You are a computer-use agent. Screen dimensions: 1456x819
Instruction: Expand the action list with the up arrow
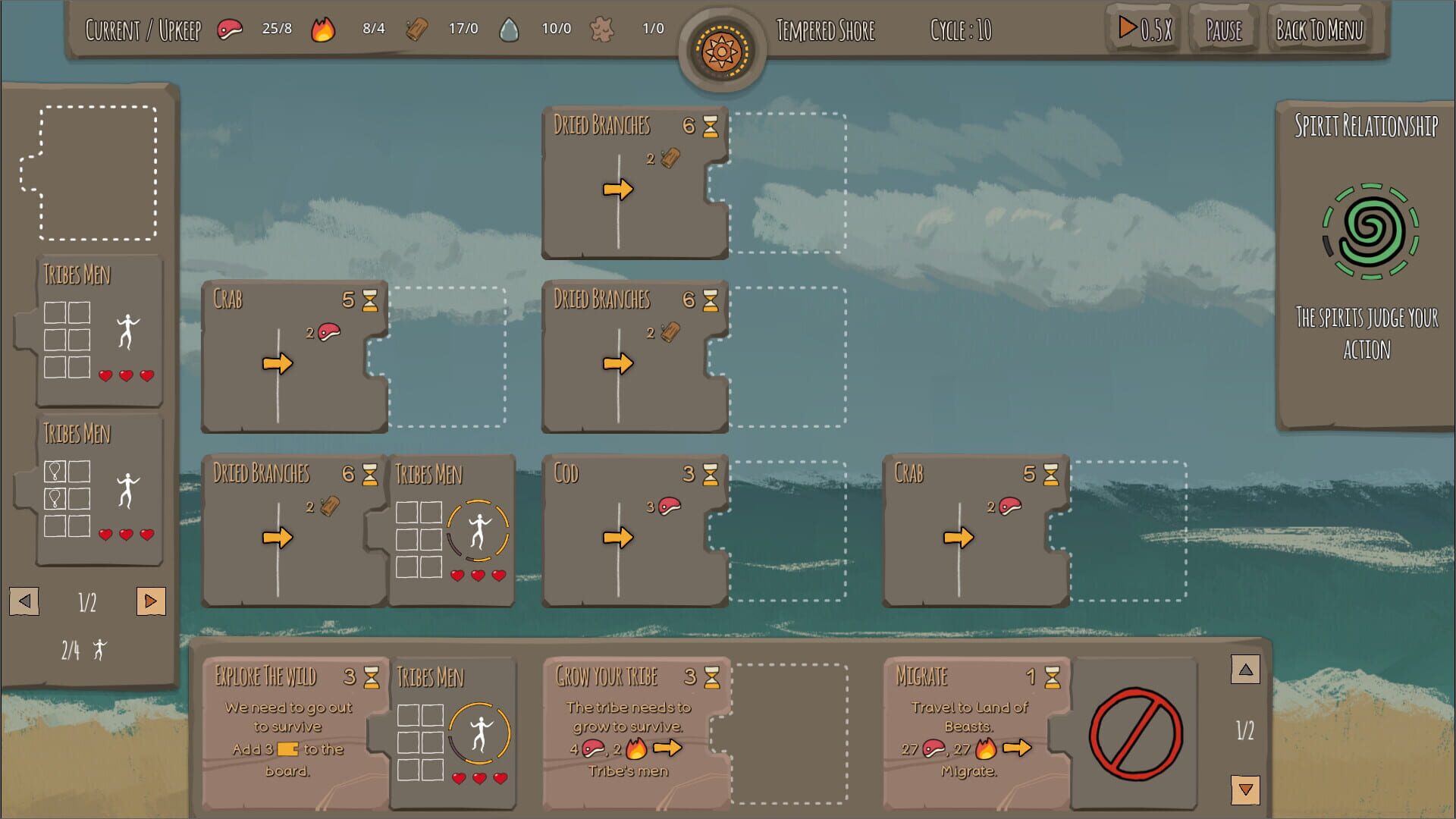1244,670
